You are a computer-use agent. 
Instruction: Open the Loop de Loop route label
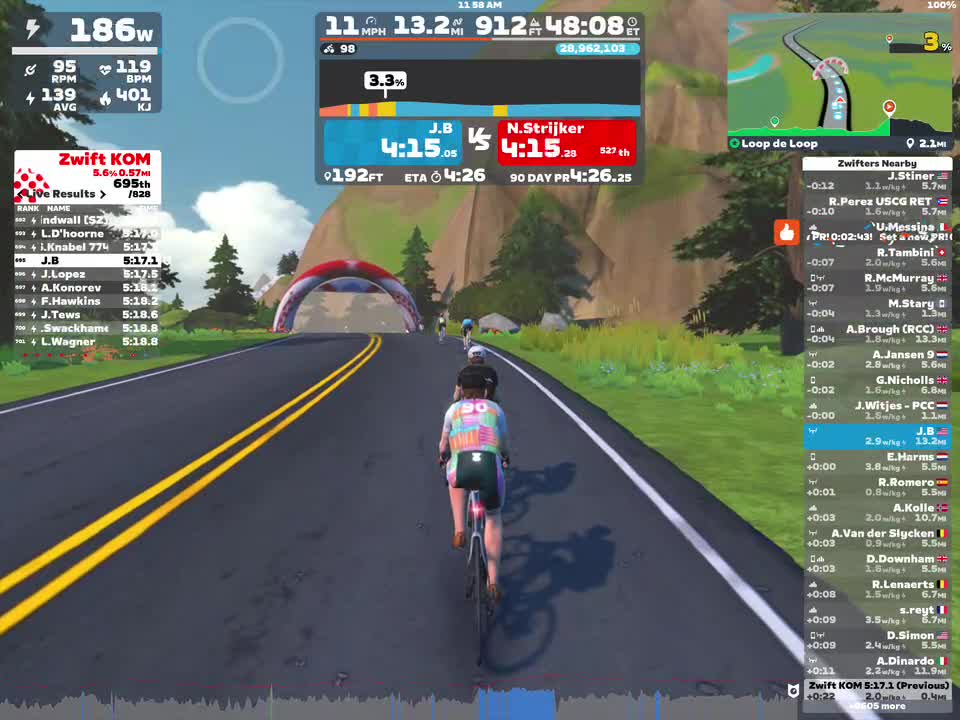(x=774, y=144)
